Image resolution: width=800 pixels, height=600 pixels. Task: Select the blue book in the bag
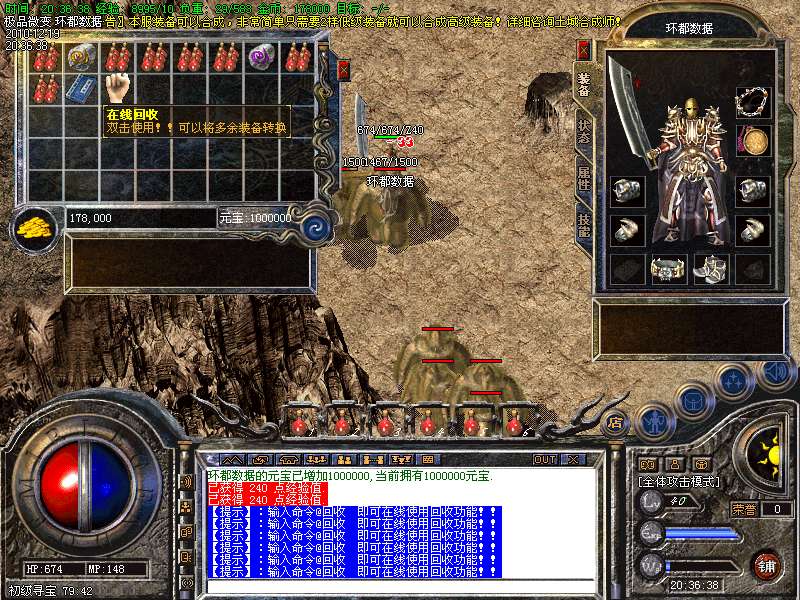[x=82, y=88]
